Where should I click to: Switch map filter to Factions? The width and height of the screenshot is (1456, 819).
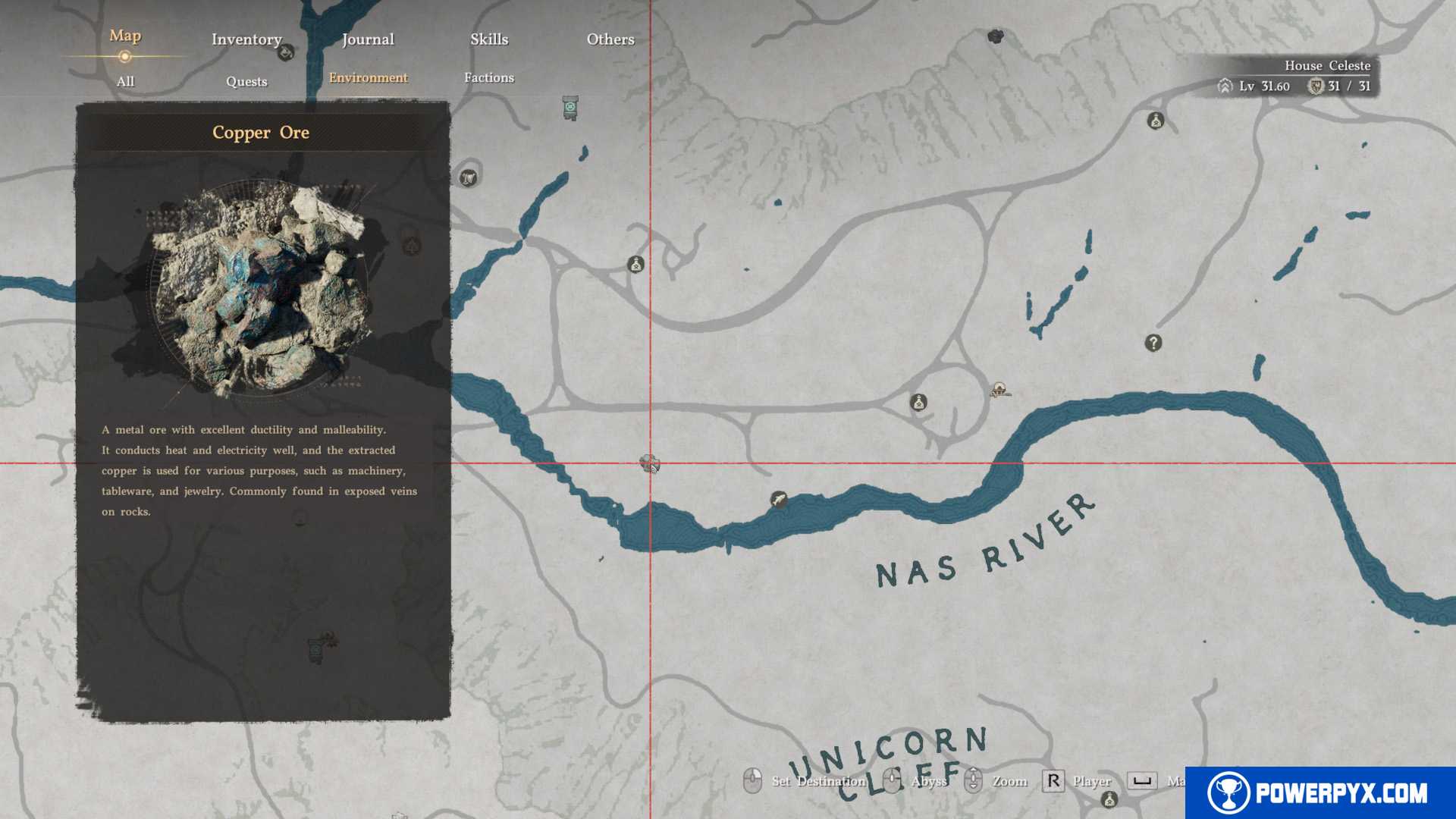point(489,77)
